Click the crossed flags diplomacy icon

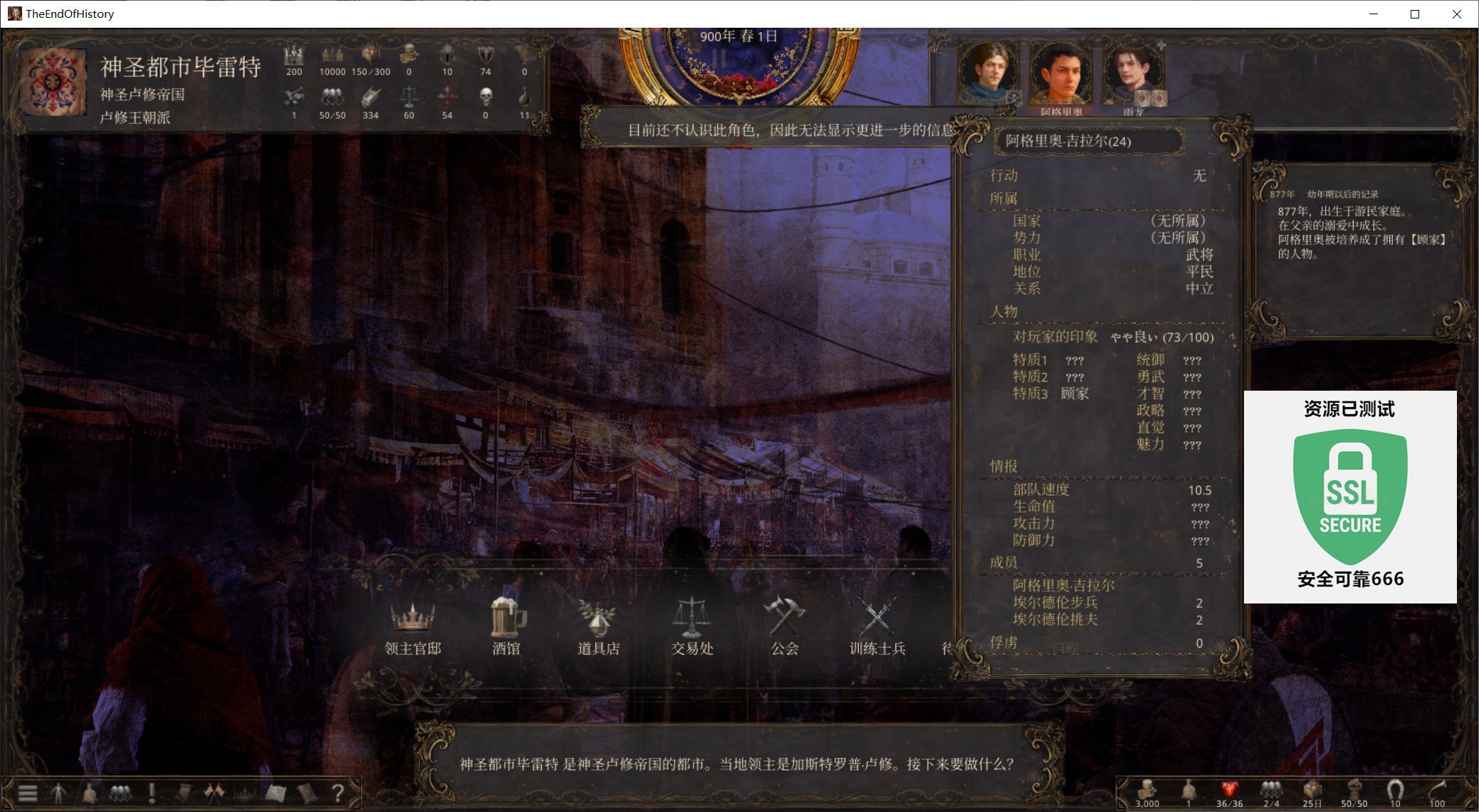pyautogui.click(x=214, y=792)
